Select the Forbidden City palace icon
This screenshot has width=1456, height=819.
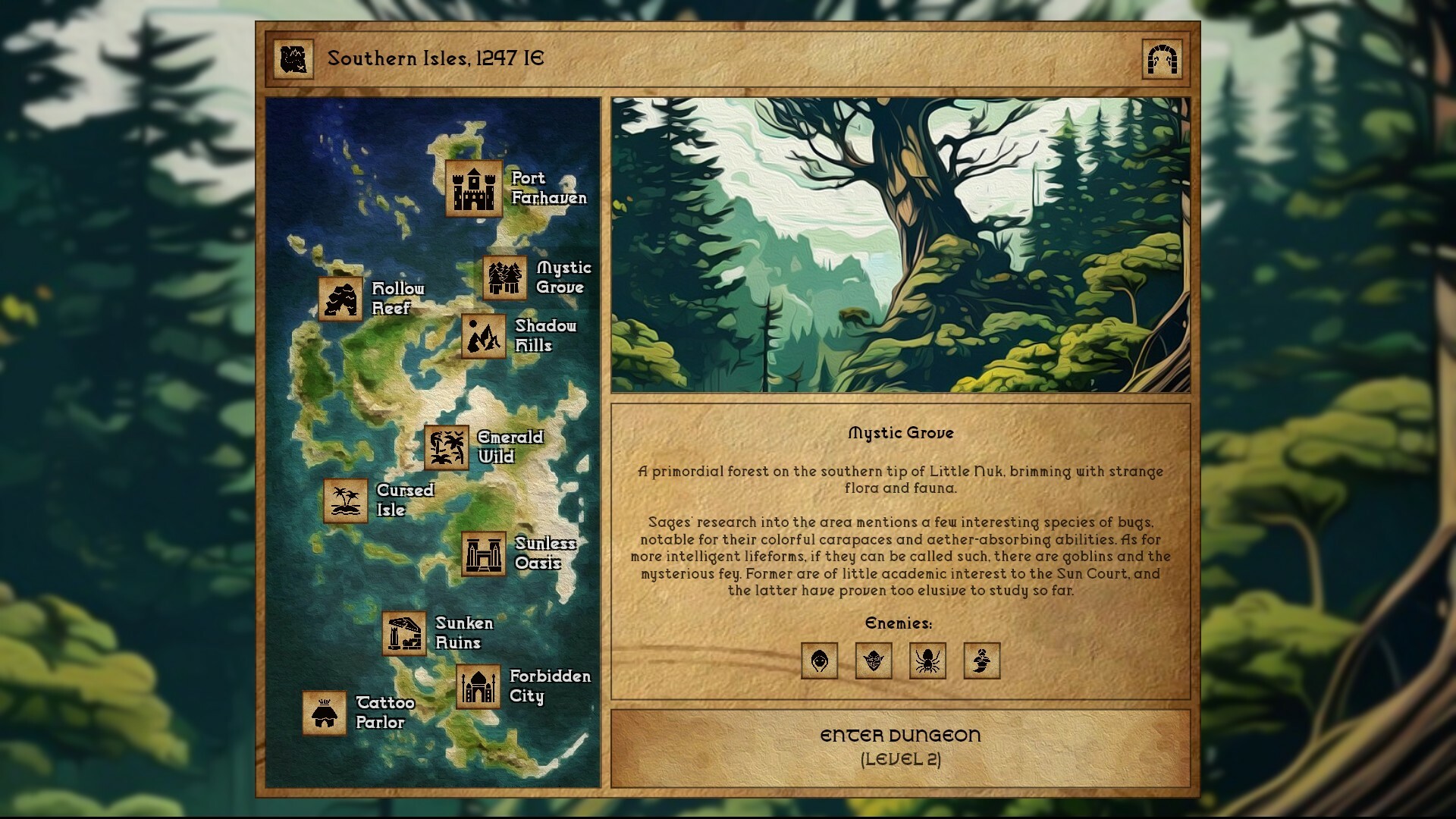pyautogui.click(x=480, y=686)
